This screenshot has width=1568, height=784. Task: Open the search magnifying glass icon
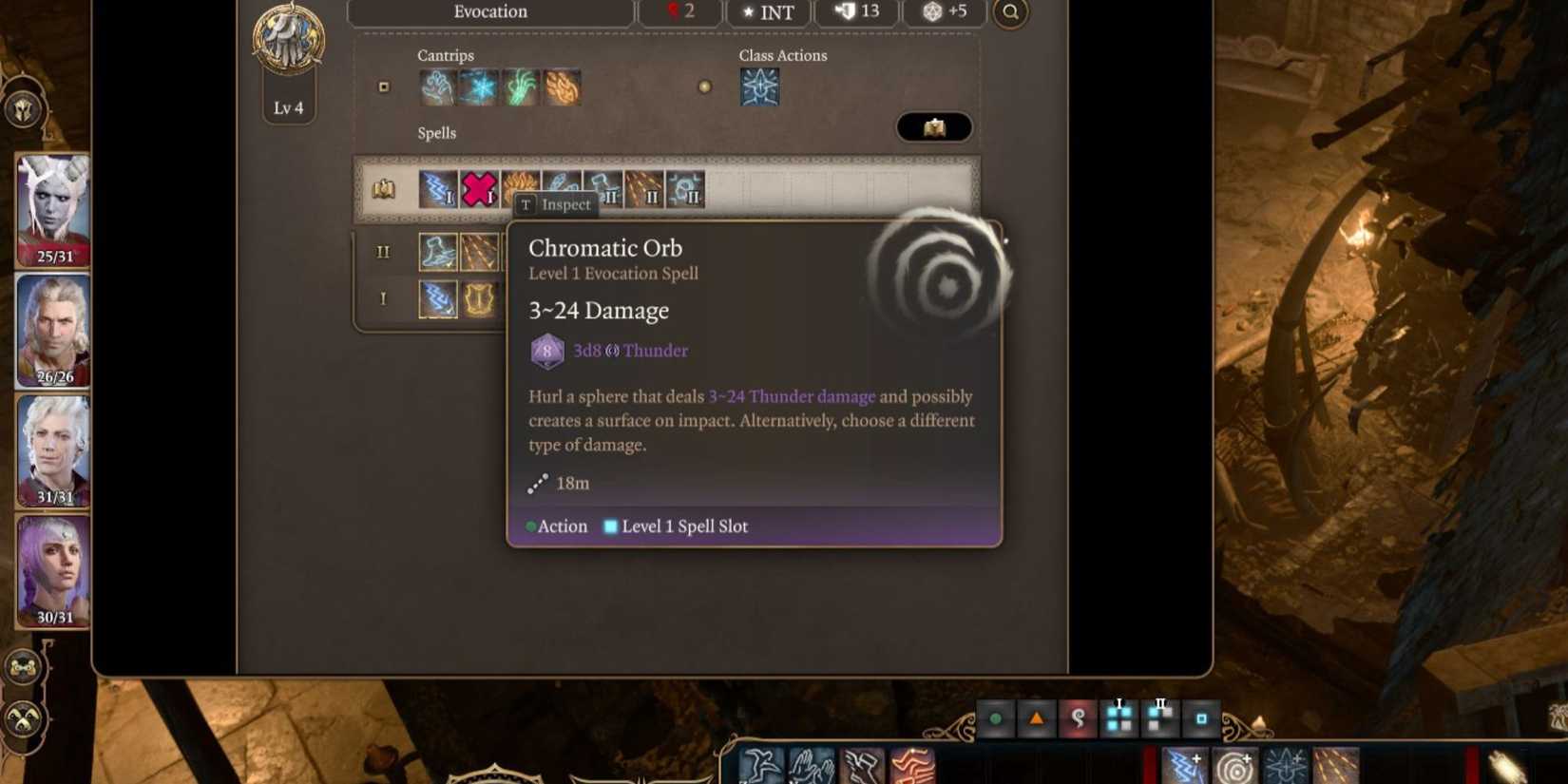coord(1010,13)
